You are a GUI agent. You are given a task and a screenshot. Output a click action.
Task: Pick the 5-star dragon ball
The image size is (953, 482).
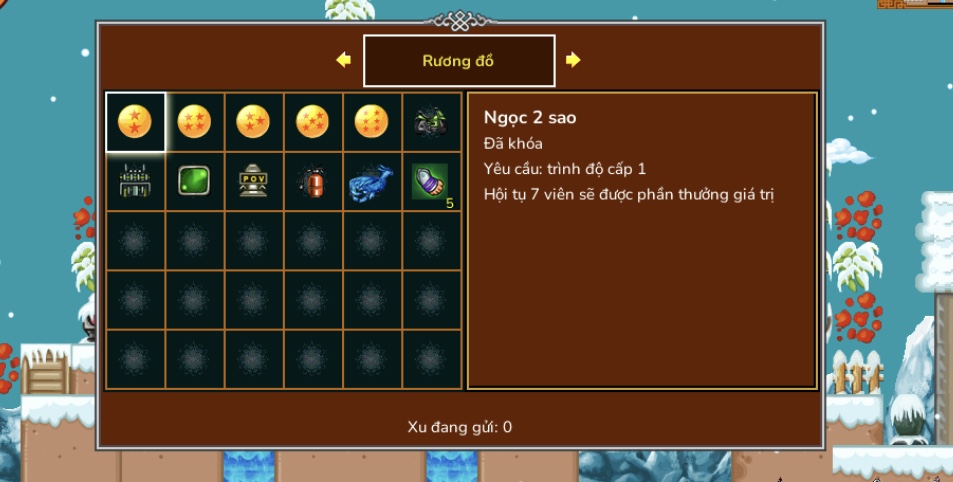(x=313, y=122)
